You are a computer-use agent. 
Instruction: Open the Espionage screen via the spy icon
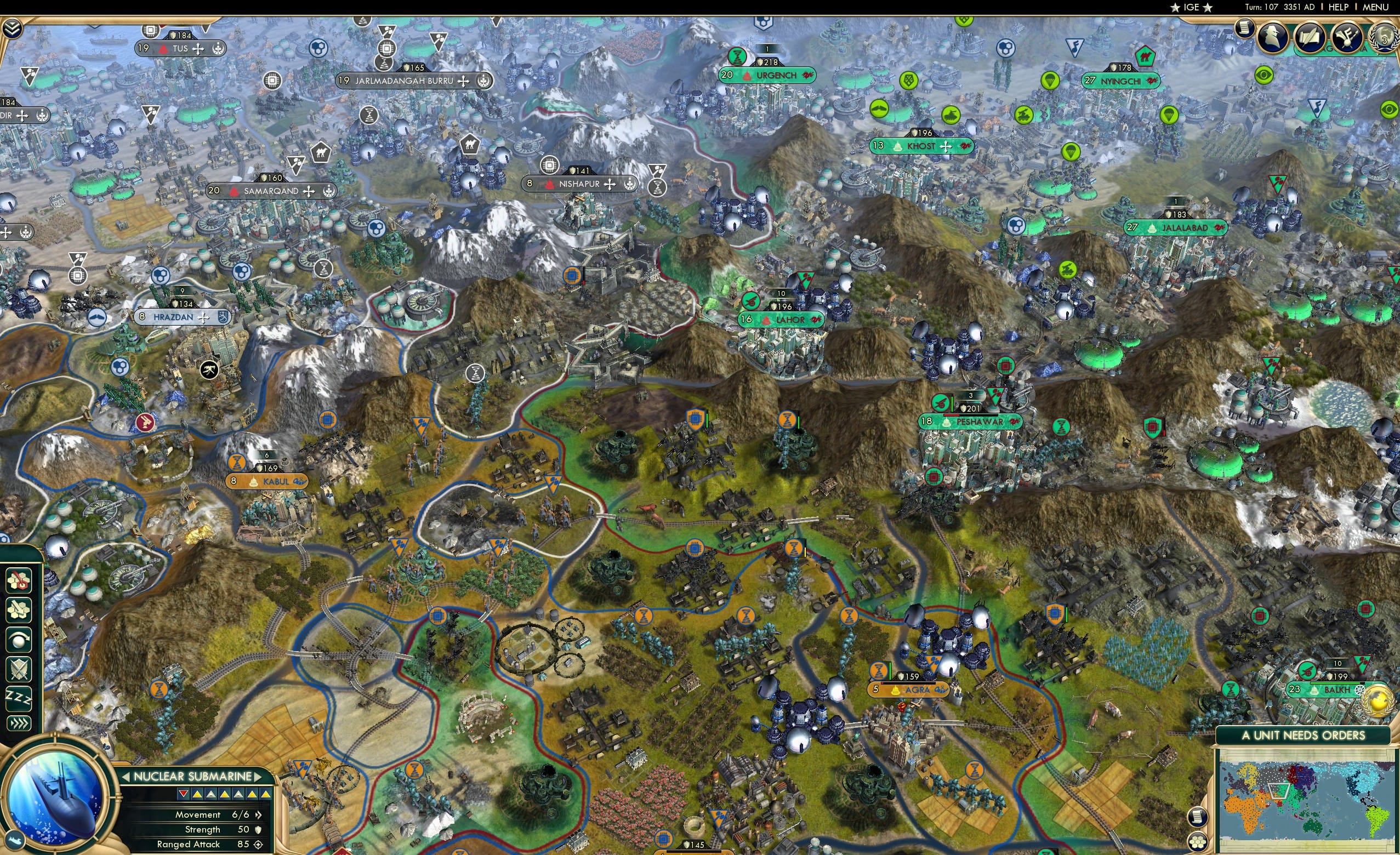1272,36
